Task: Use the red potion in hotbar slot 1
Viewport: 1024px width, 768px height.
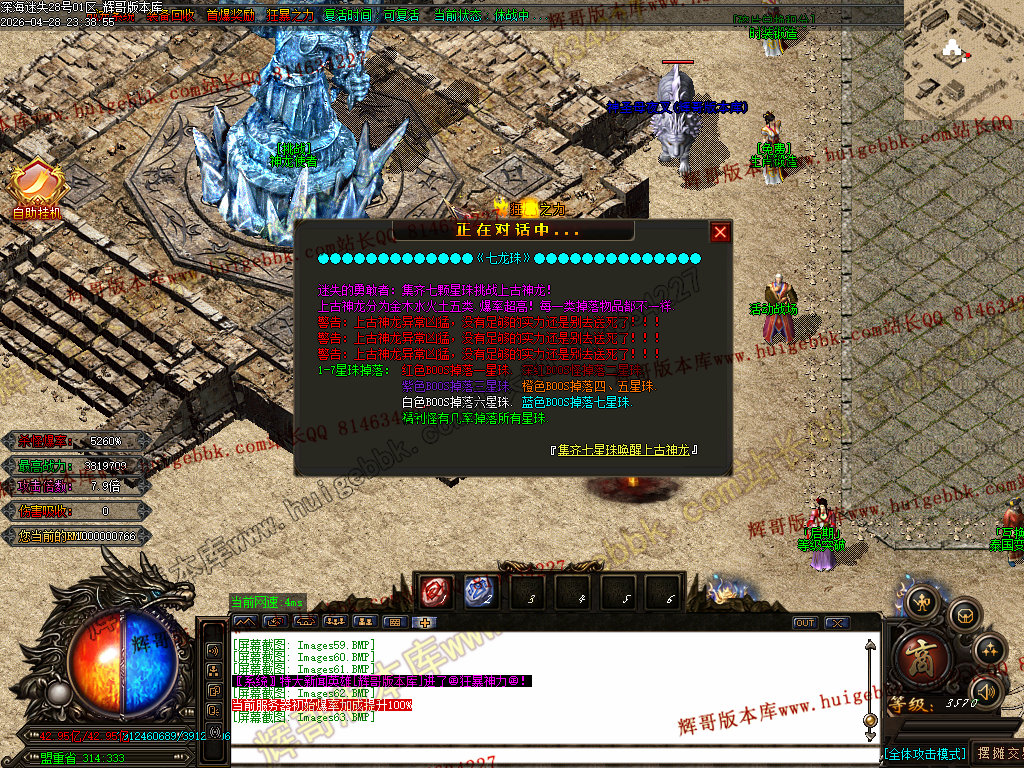Action: (x=437, y=592)
